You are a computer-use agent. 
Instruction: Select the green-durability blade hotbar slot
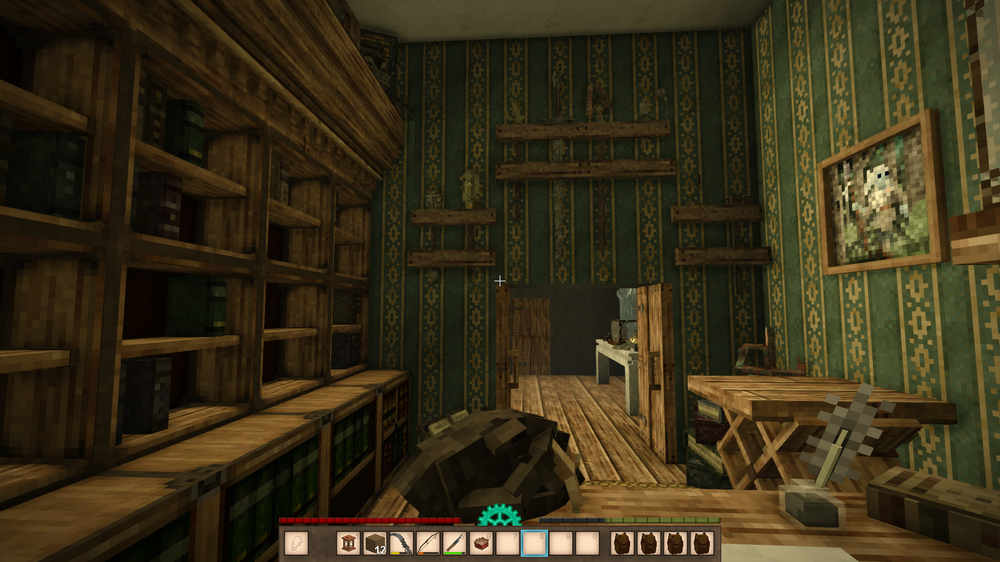tap(455, 543)
